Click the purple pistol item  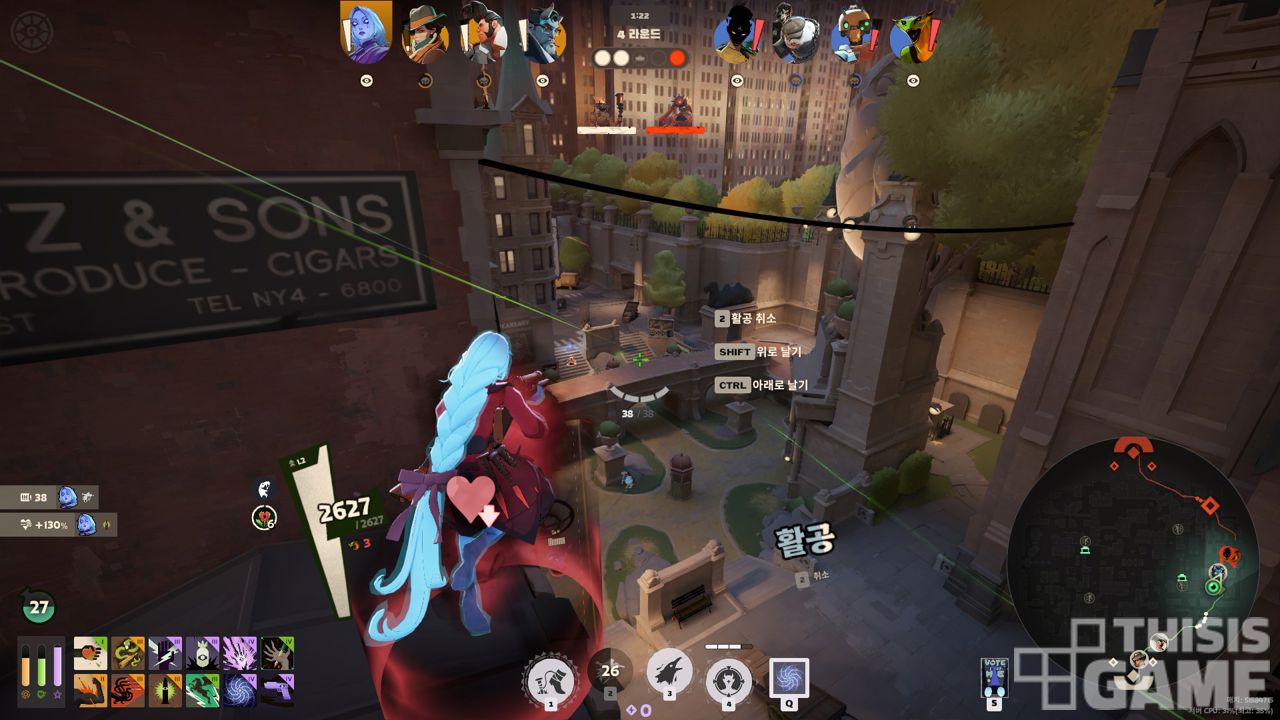pyautogui.click(x=277, y=690)
